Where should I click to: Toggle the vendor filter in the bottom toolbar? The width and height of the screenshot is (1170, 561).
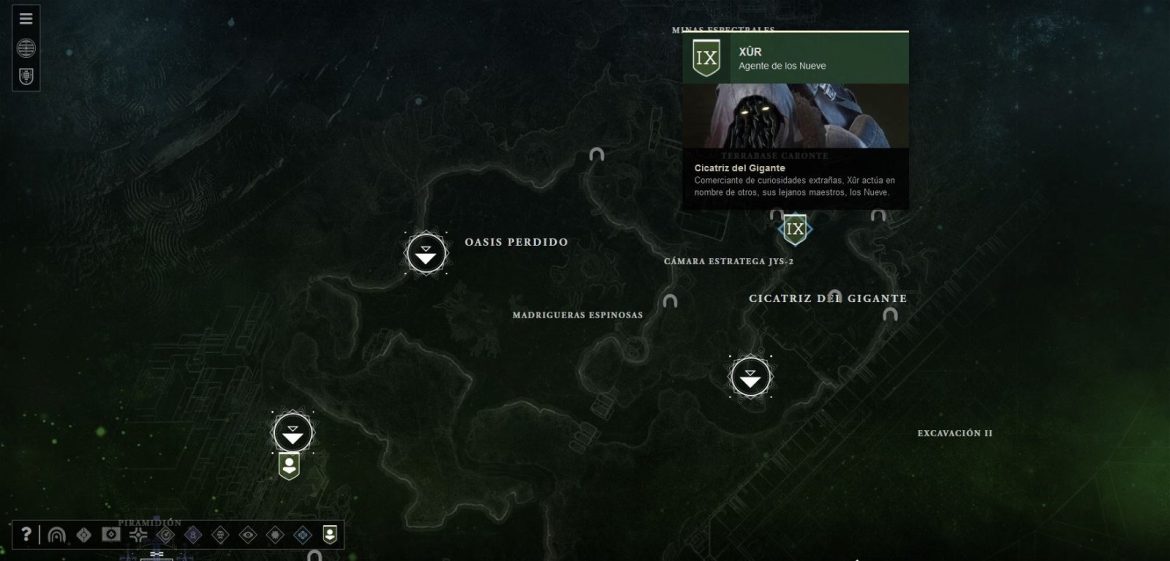(x=329, y=535)
